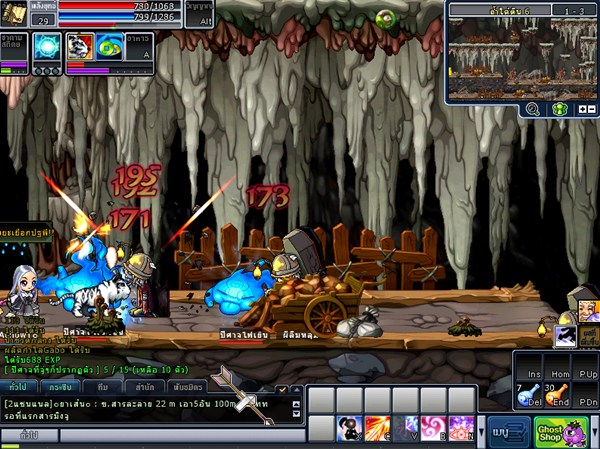
Task: Open the green party members icon
Action: (x=561, y=109)
